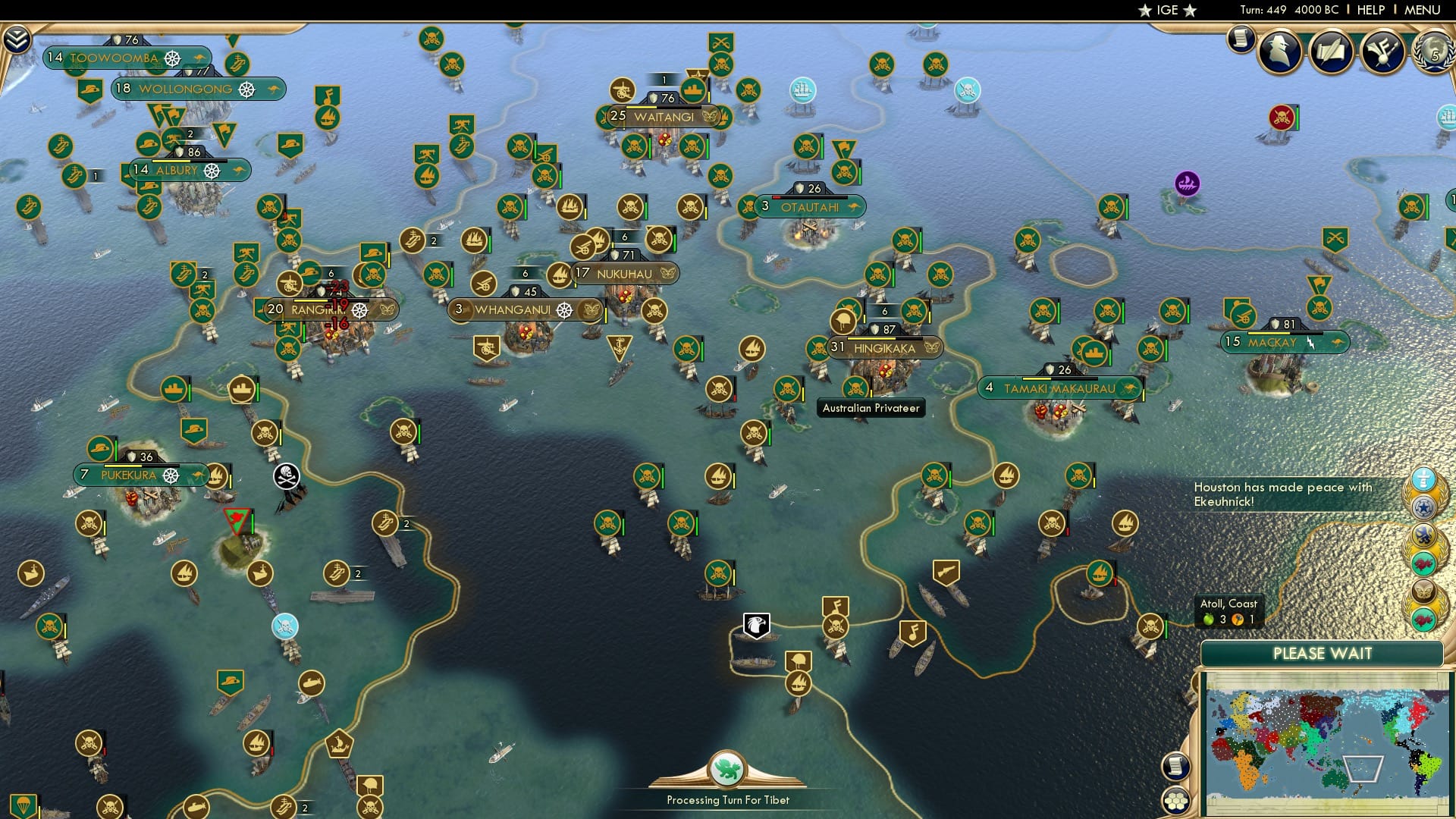Viewport: 1456px width, 819px height.
Task: Click the topmost dove notification medallion on right edge
Action: point(1423,479)
